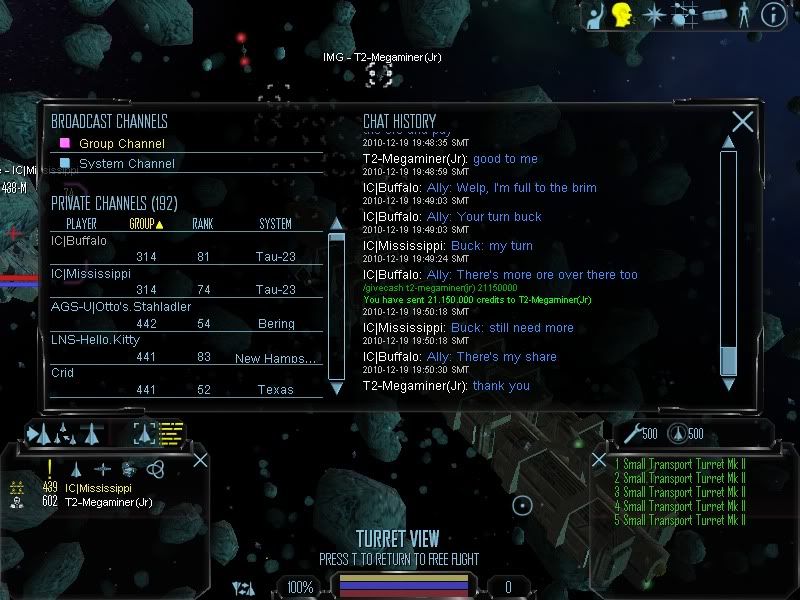Image resolution: width=800 pixels, height=600 pixels.
Task: Click the yellow talking head chat icon
Action: [x=622, y=14]
